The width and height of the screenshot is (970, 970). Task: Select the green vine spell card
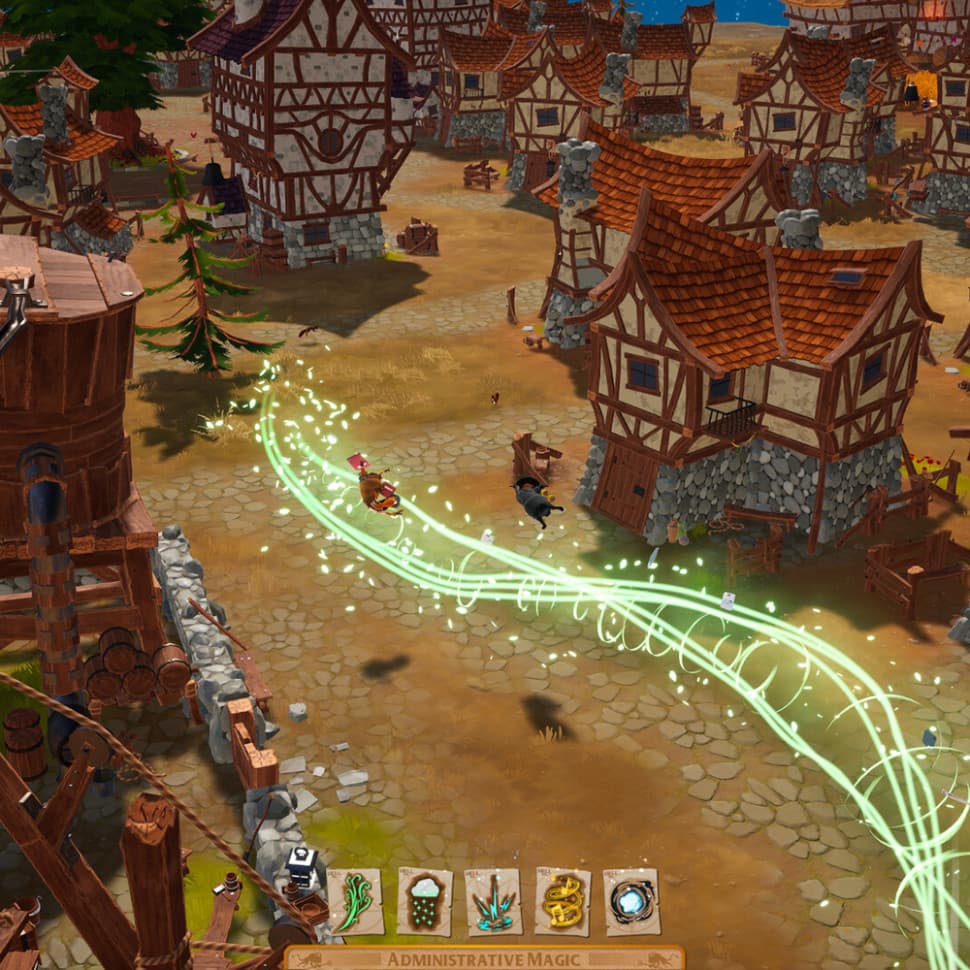tap(355, 901)
